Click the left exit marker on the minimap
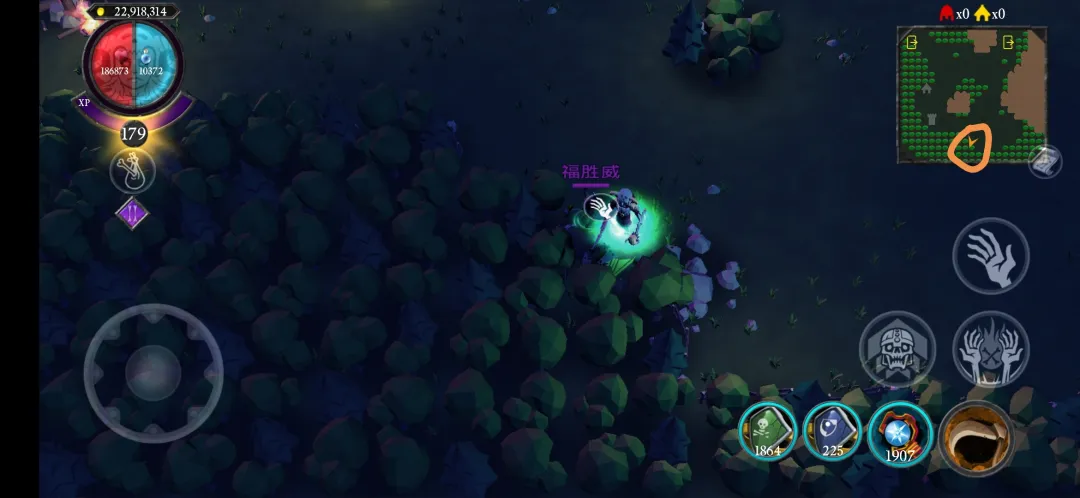Viewport: 1080px width, 498px height. click(911, 43)
